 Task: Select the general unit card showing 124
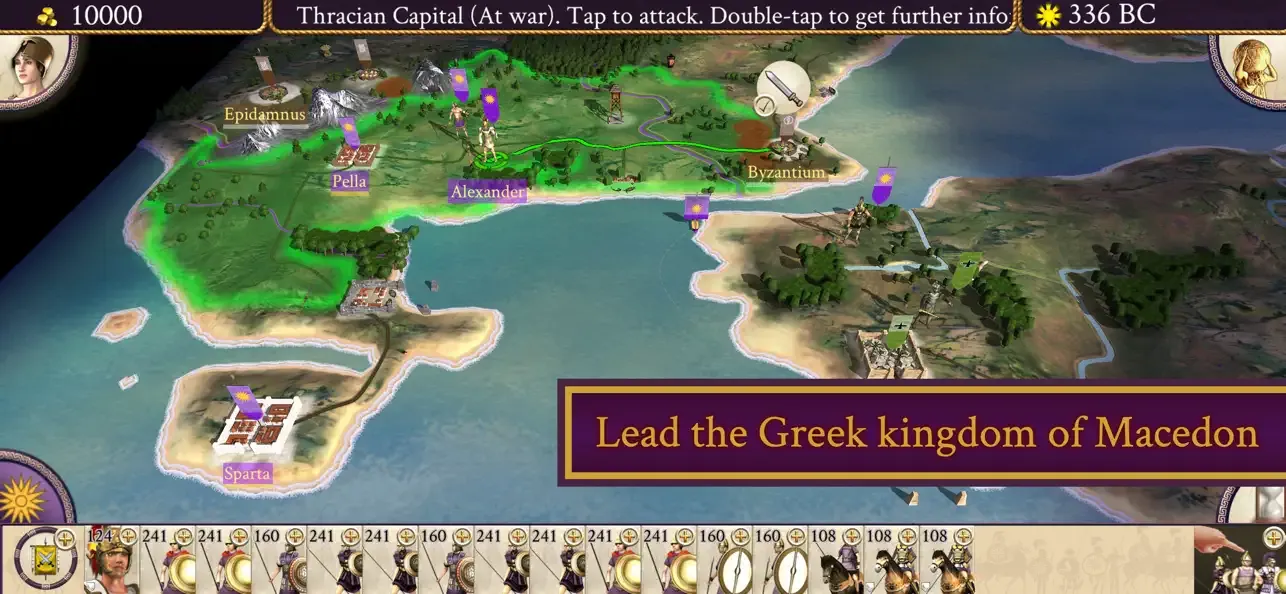(110, 562)
